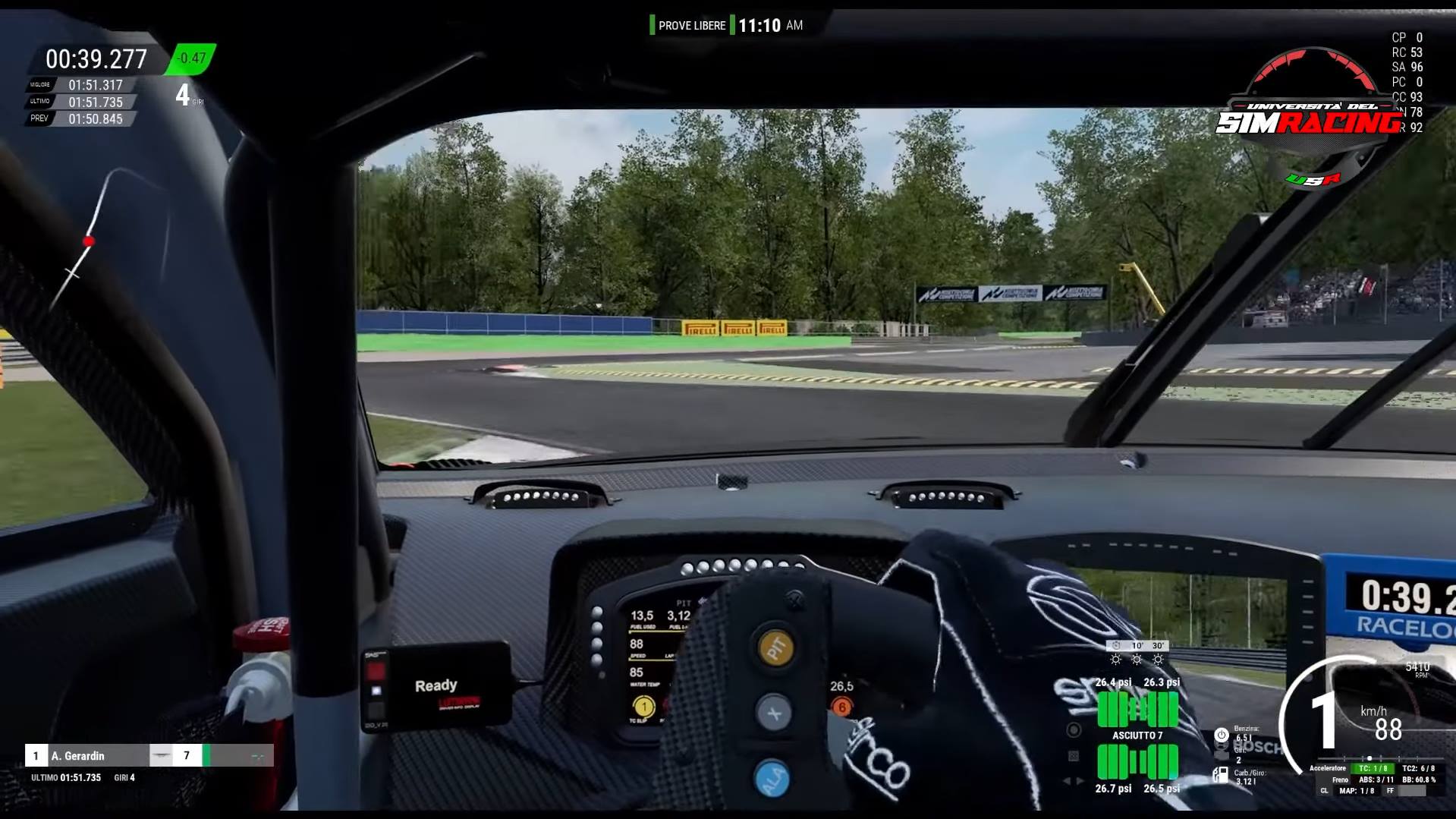Screen dimensions: 1456x819
Task: Click the left arrow beside the tyre widget
Action: tap(1068, 781)
